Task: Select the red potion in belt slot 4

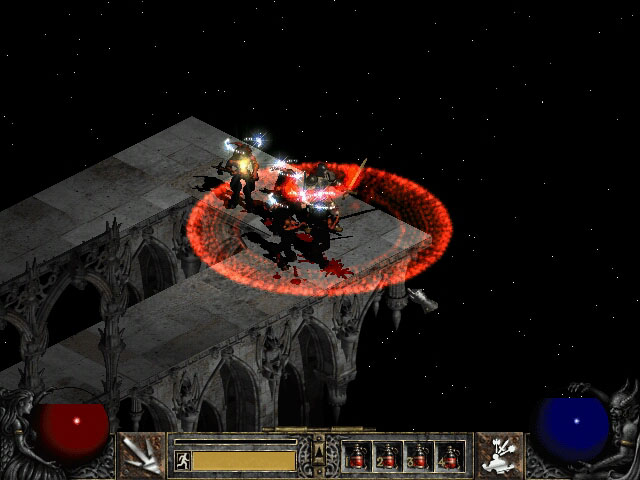Action: click(x=450, y=457)
